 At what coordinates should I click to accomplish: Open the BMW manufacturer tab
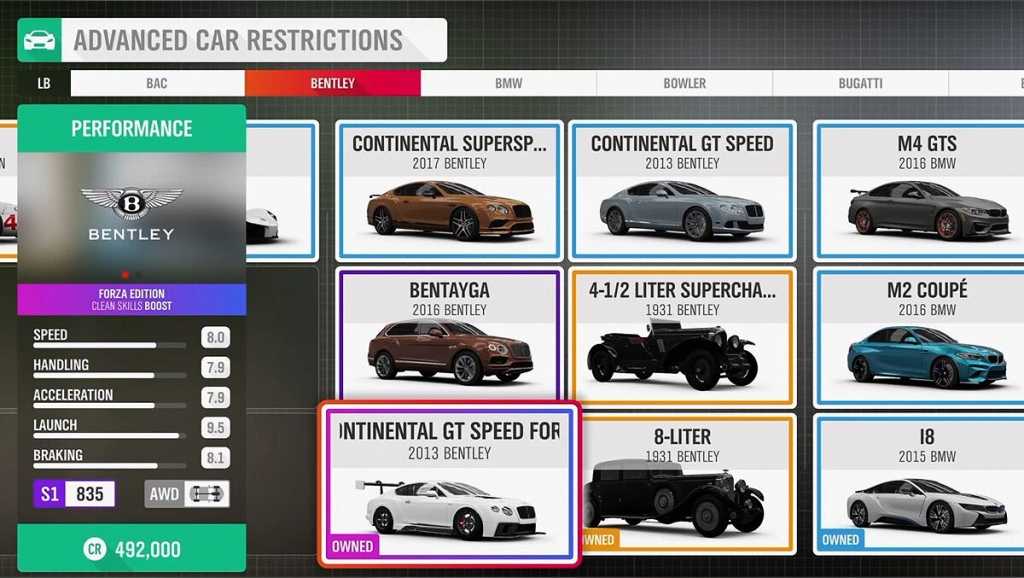508,84
